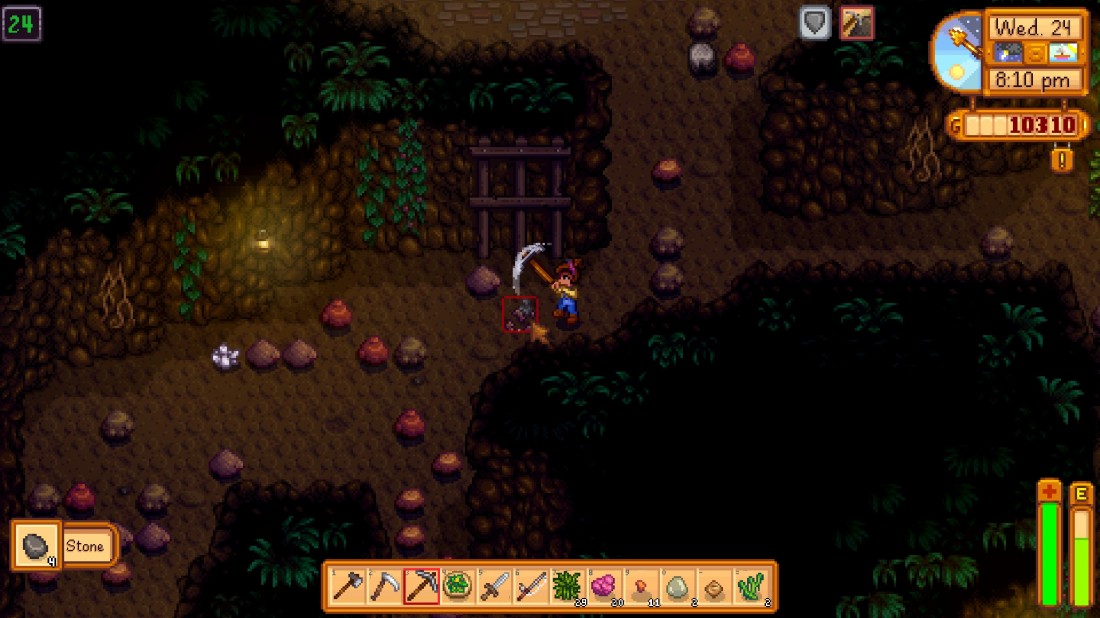Click the pickaxe mining buff icon
The image size is (1100, 618).
click(857, 23)
